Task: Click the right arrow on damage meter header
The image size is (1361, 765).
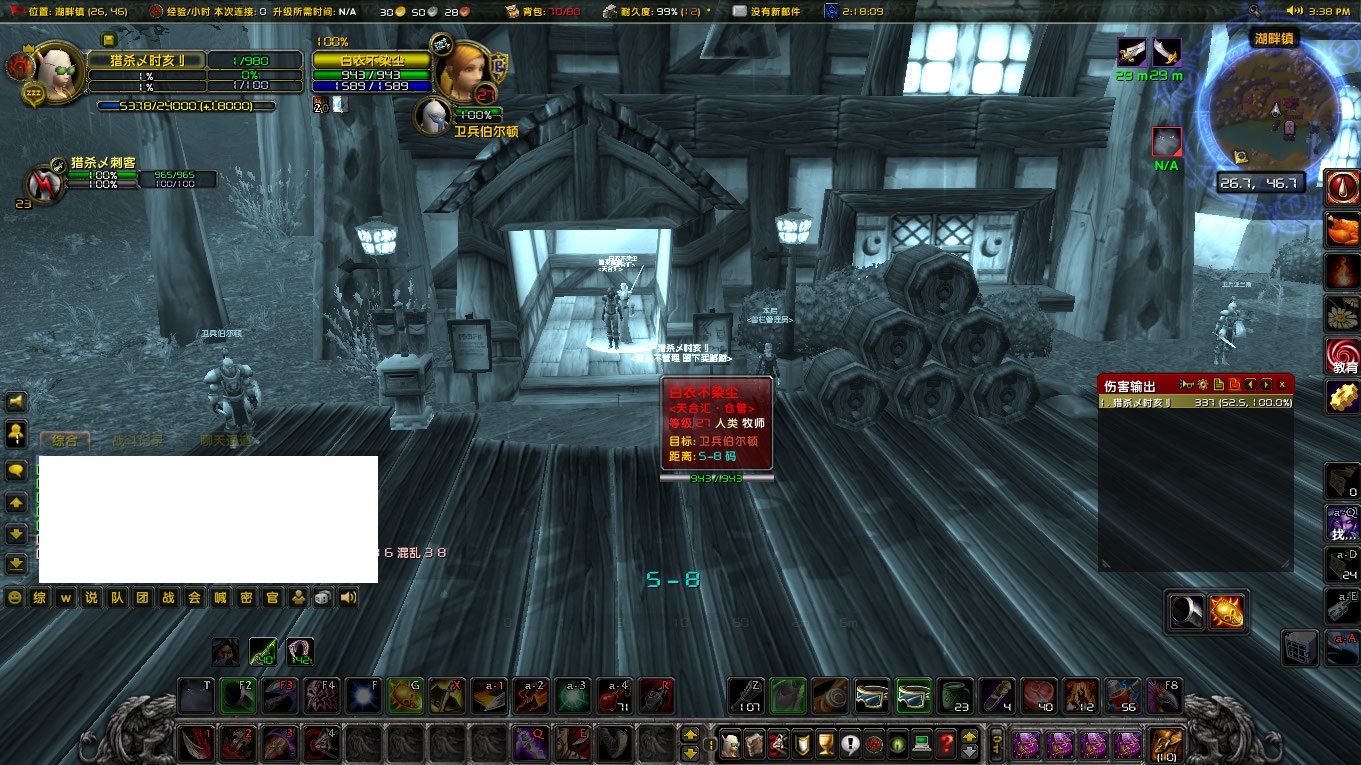Action: click(x=1265, y=383)
